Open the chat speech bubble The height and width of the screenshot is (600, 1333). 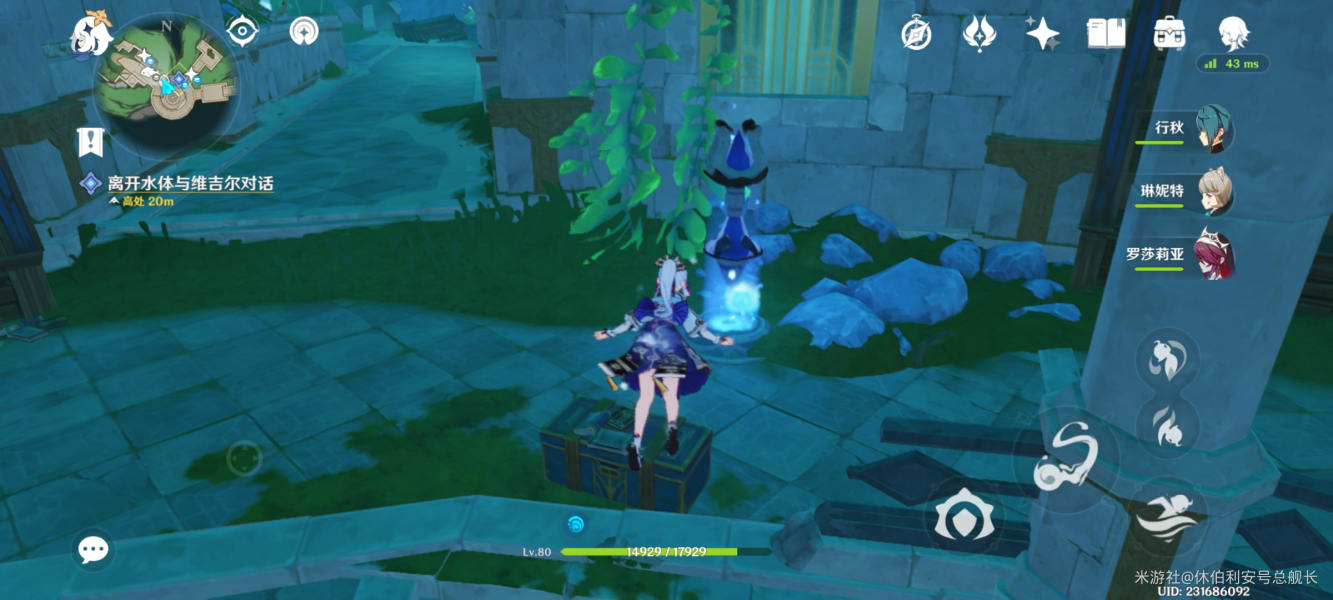click(x=94, y=548)
